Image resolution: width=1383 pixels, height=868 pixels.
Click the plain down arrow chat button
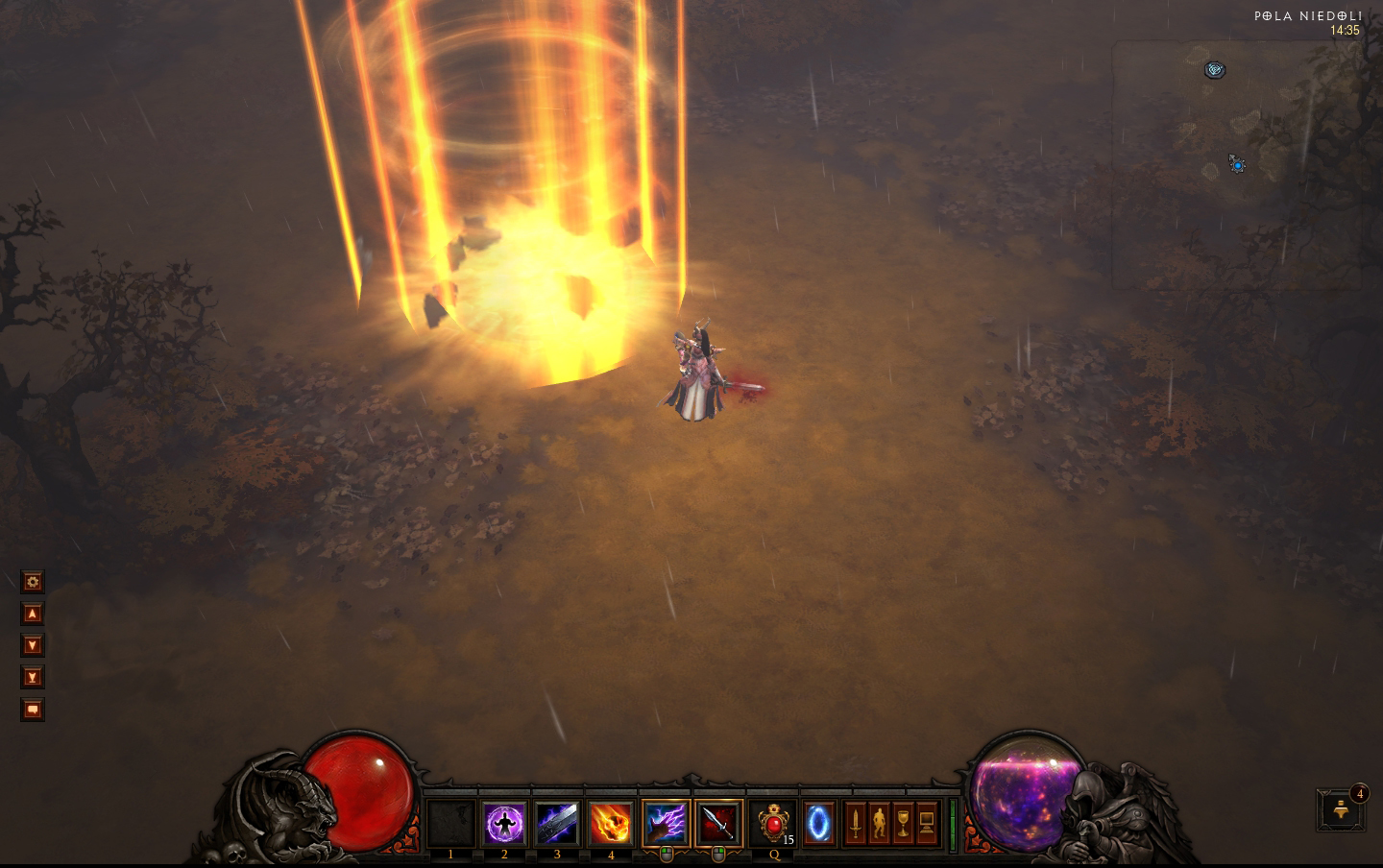point(33,645)
